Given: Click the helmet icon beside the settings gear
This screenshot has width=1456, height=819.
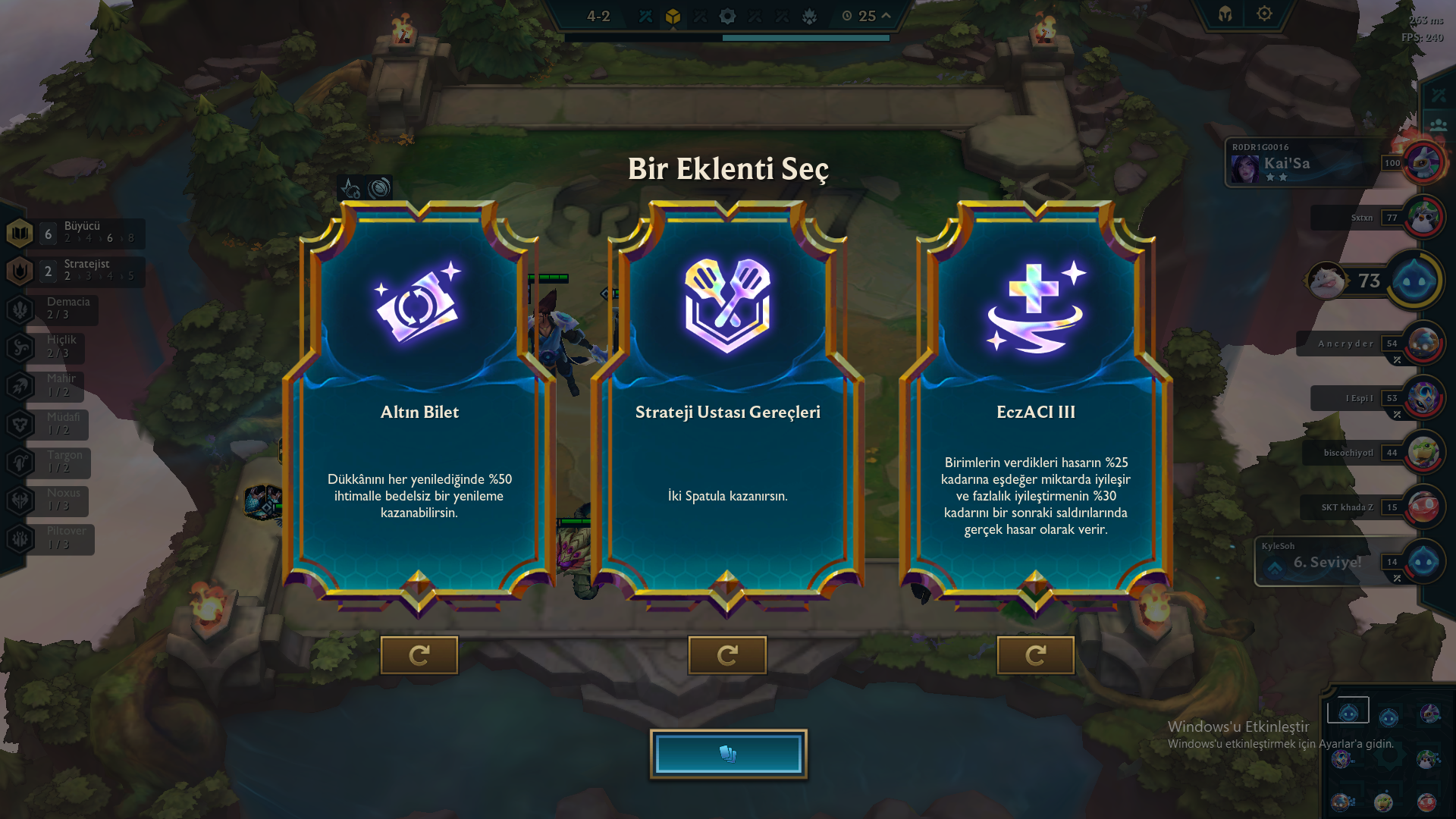Looking at the screenshot, I should coord(1224,14).
